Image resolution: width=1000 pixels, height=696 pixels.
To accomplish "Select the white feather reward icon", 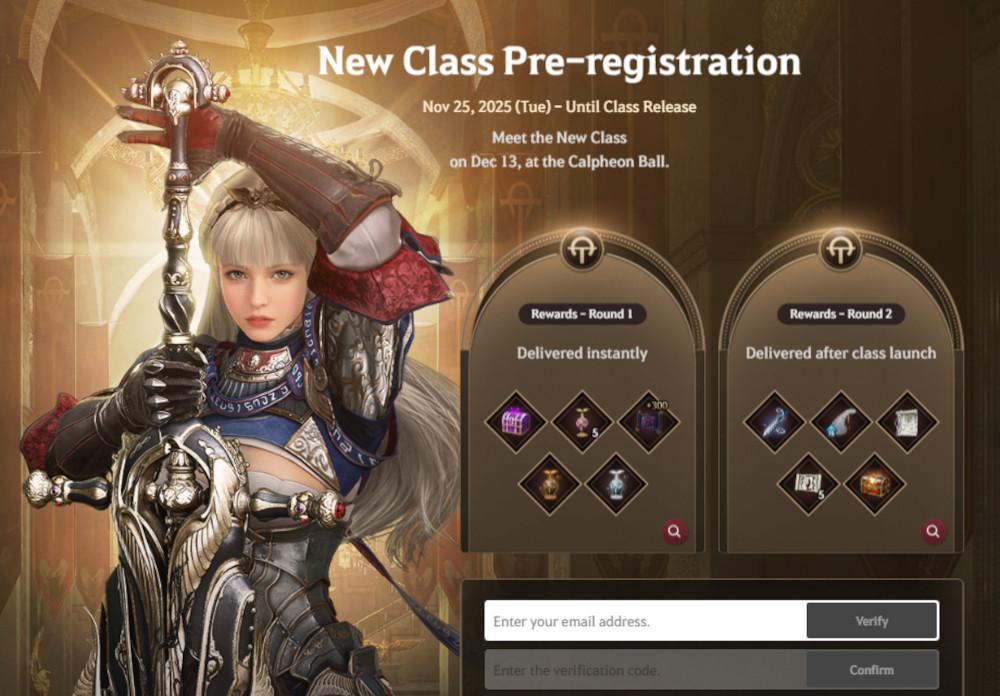I will (841, 421).
